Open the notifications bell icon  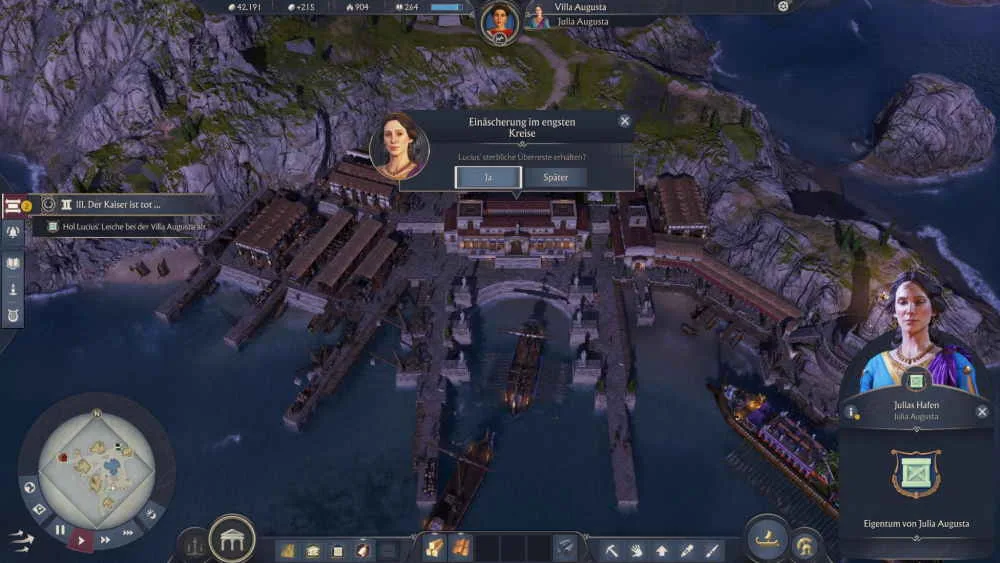14,232
